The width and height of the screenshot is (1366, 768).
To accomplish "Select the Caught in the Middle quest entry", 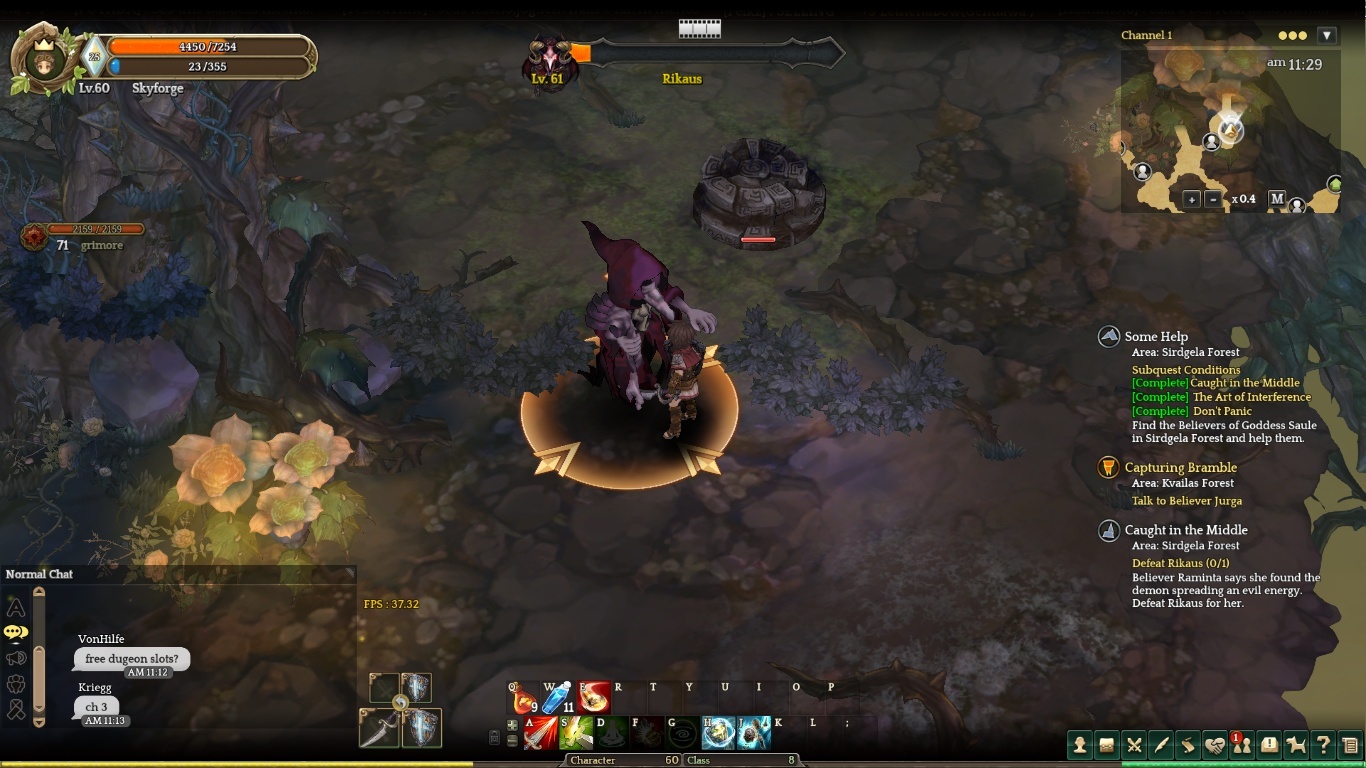I will [1185, 530].
